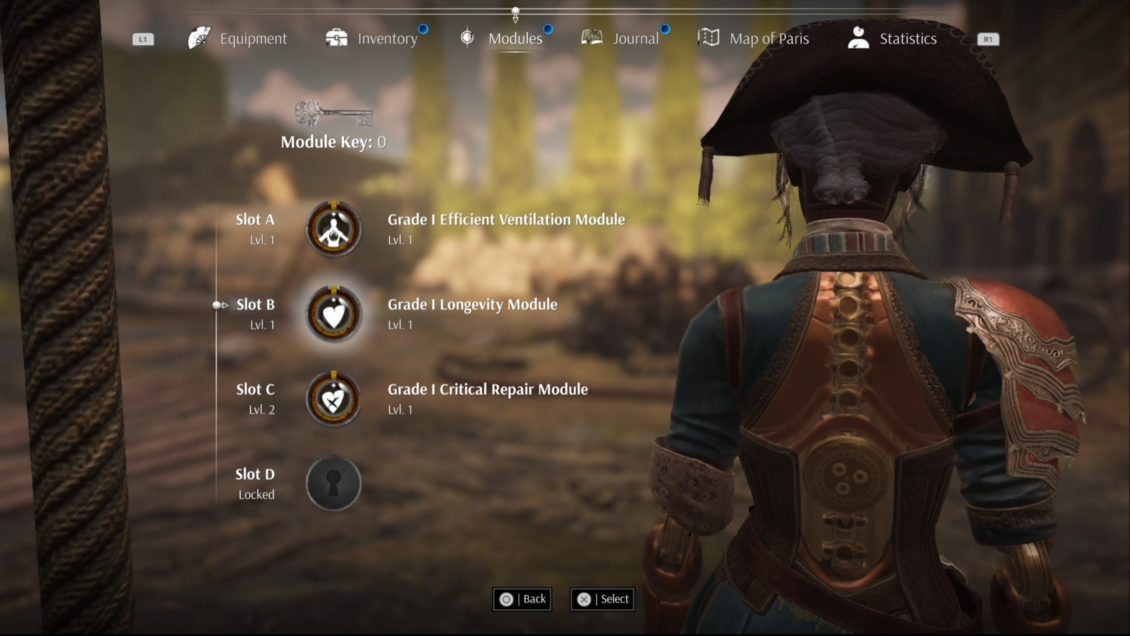Image resolution: width=1130 pixels, height=636 pixels.
Task: Select the Modules tab
Action: (x=502, y=39)
